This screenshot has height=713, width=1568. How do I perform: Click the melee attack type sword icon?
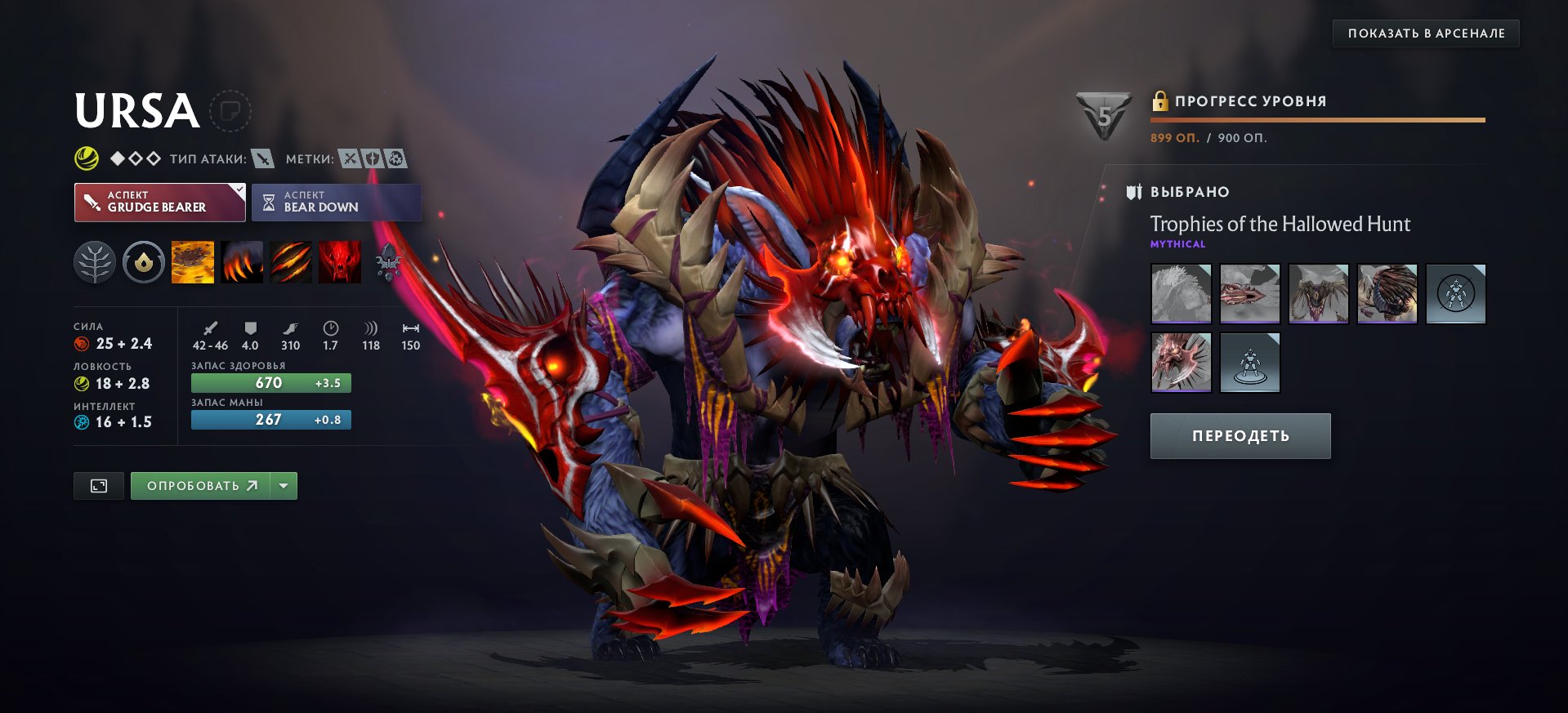263,160
